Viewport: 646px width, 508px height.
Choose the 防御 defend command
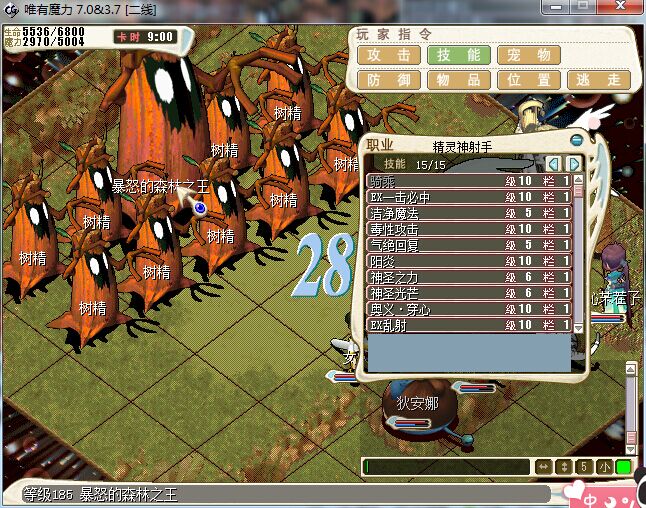(x=389, y=79)
